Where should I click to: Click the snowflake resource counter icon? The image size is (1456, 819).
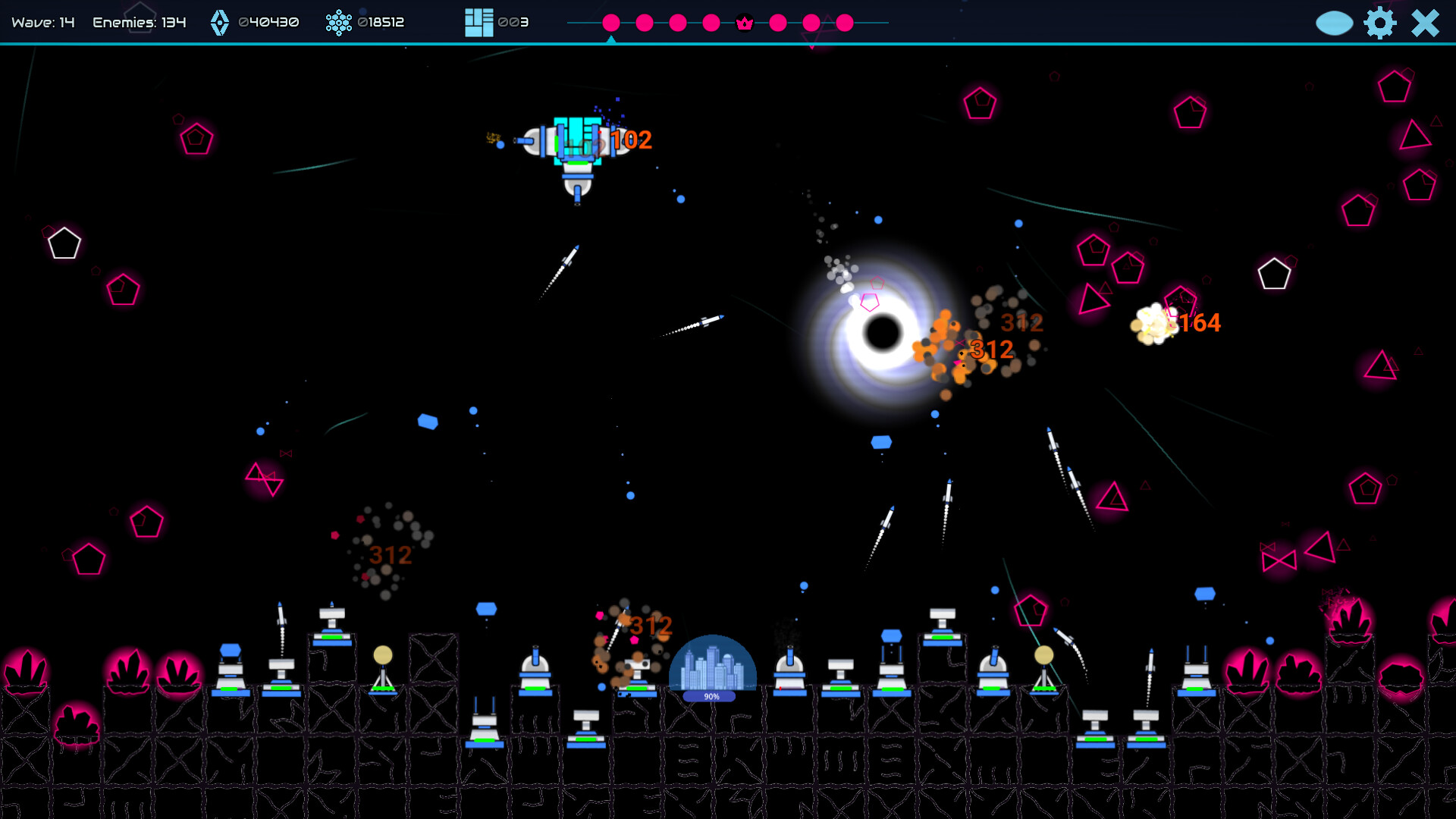[x=338, y=22]
